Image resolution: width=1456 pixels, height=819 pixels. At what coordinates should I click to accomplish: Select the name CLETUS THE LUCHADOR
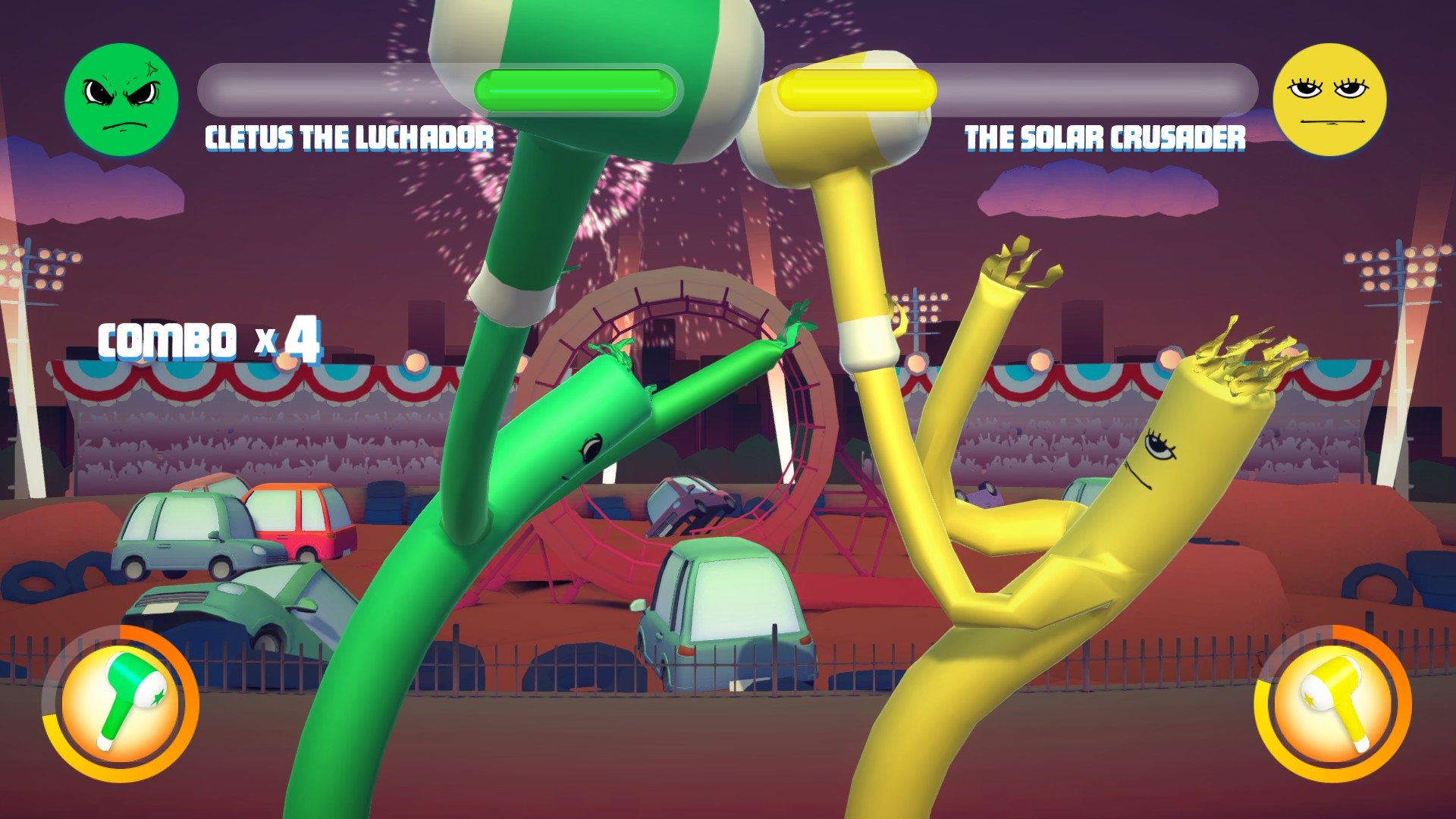(347, 136)
